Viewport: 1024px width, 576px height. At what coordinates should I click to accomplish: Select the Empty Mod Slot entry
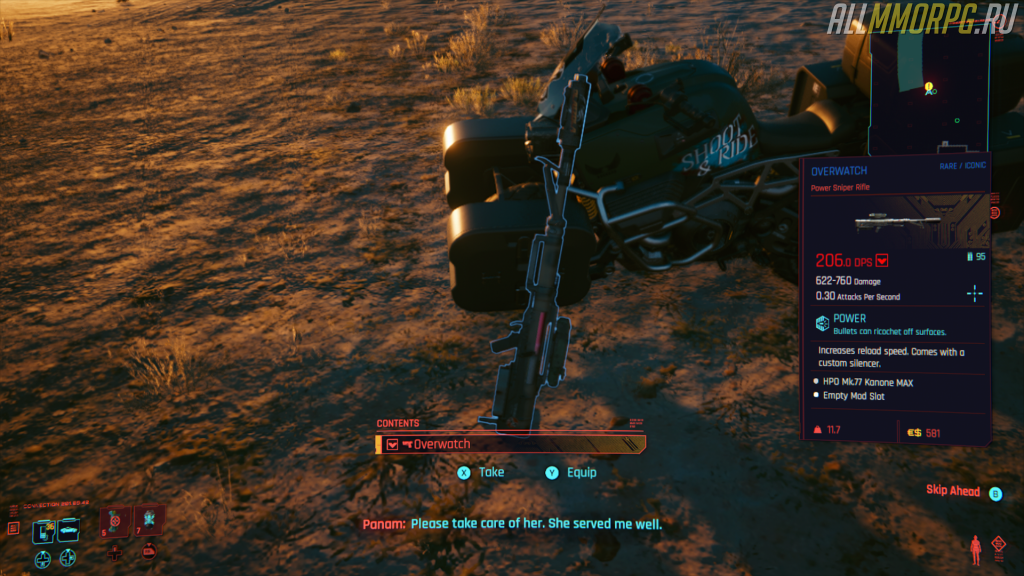point(853,396)
